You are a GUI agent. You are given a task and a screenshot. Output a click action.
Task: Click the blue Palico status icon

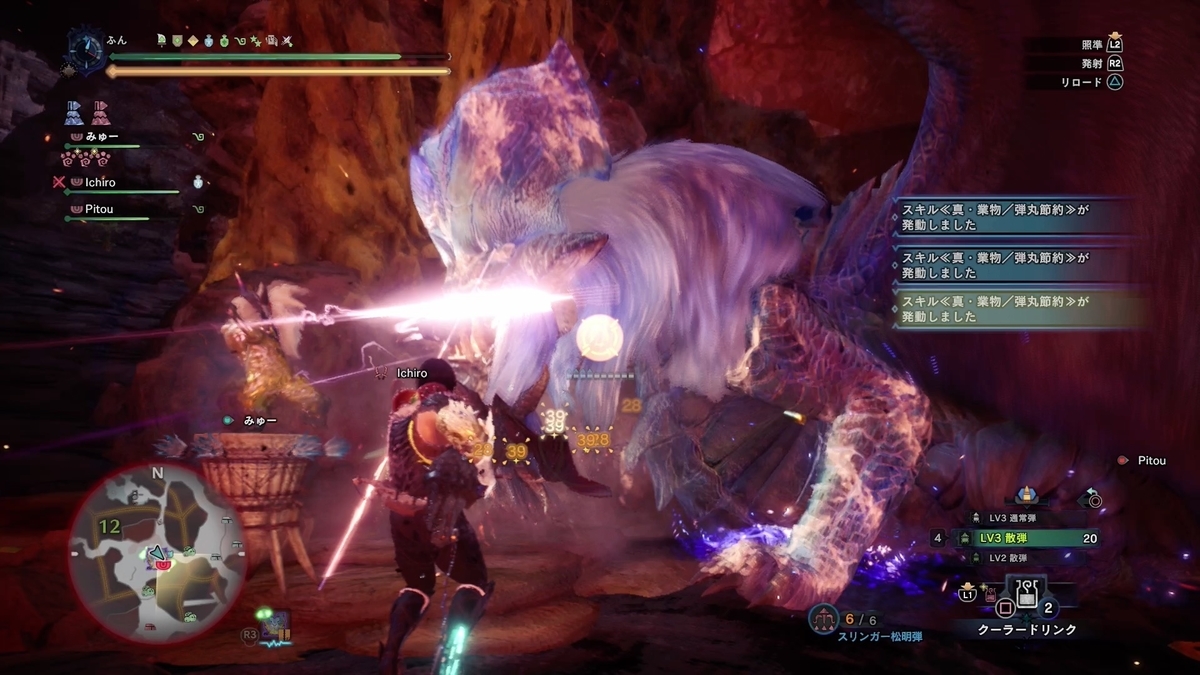(75, 111)
